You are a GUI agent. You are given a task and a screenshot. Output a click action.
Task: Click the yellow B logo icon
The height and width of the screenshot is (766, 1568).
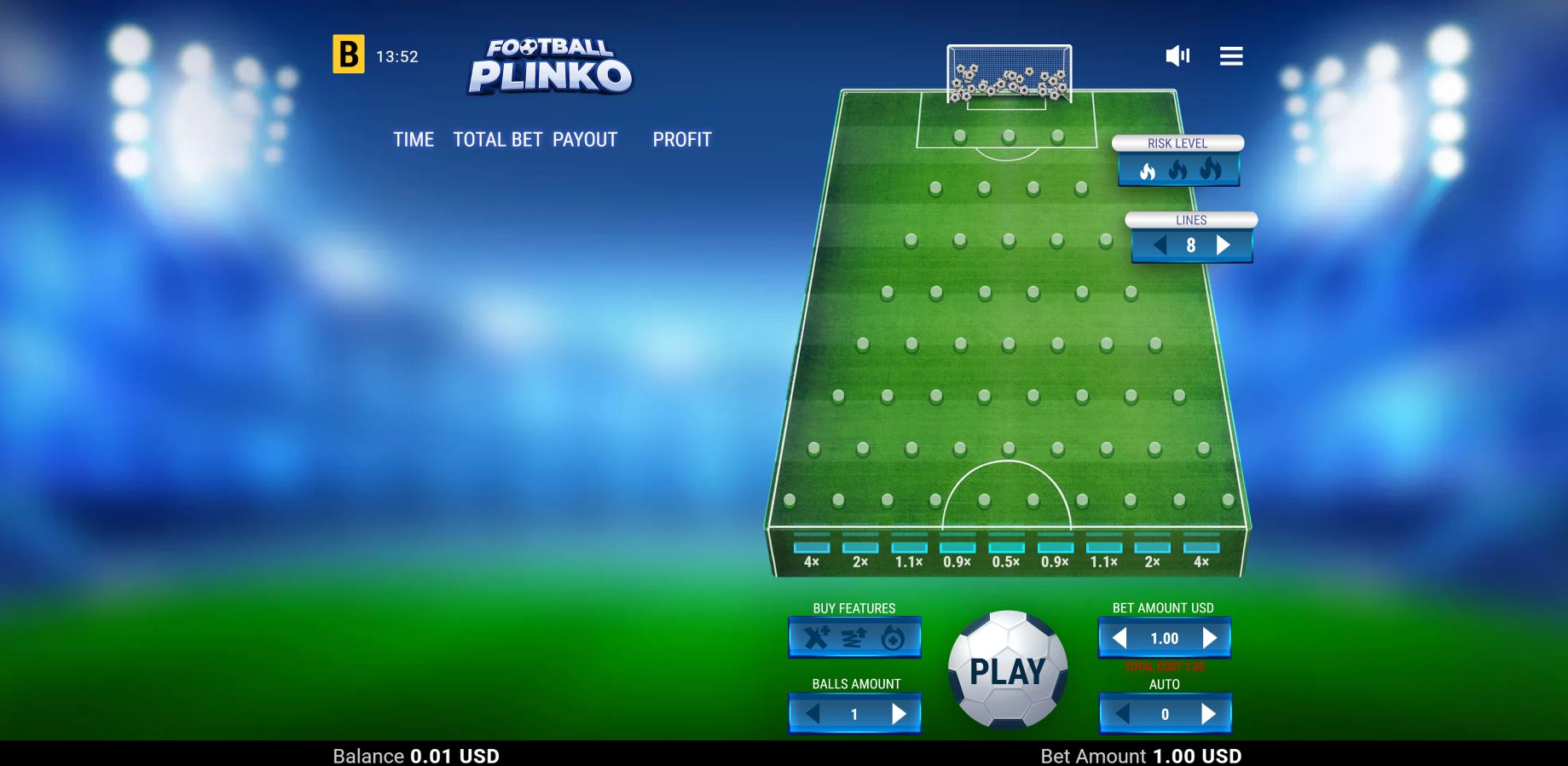point(347,55)
